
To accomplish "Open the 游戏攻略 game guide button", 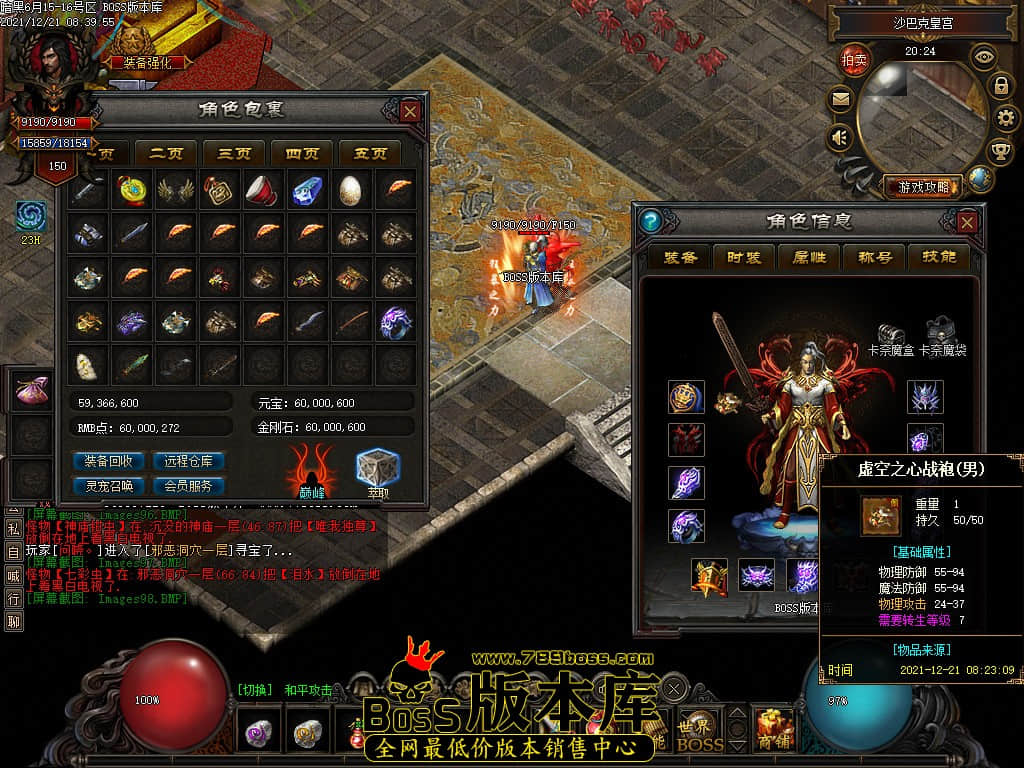I will click(x=921, y=186).
